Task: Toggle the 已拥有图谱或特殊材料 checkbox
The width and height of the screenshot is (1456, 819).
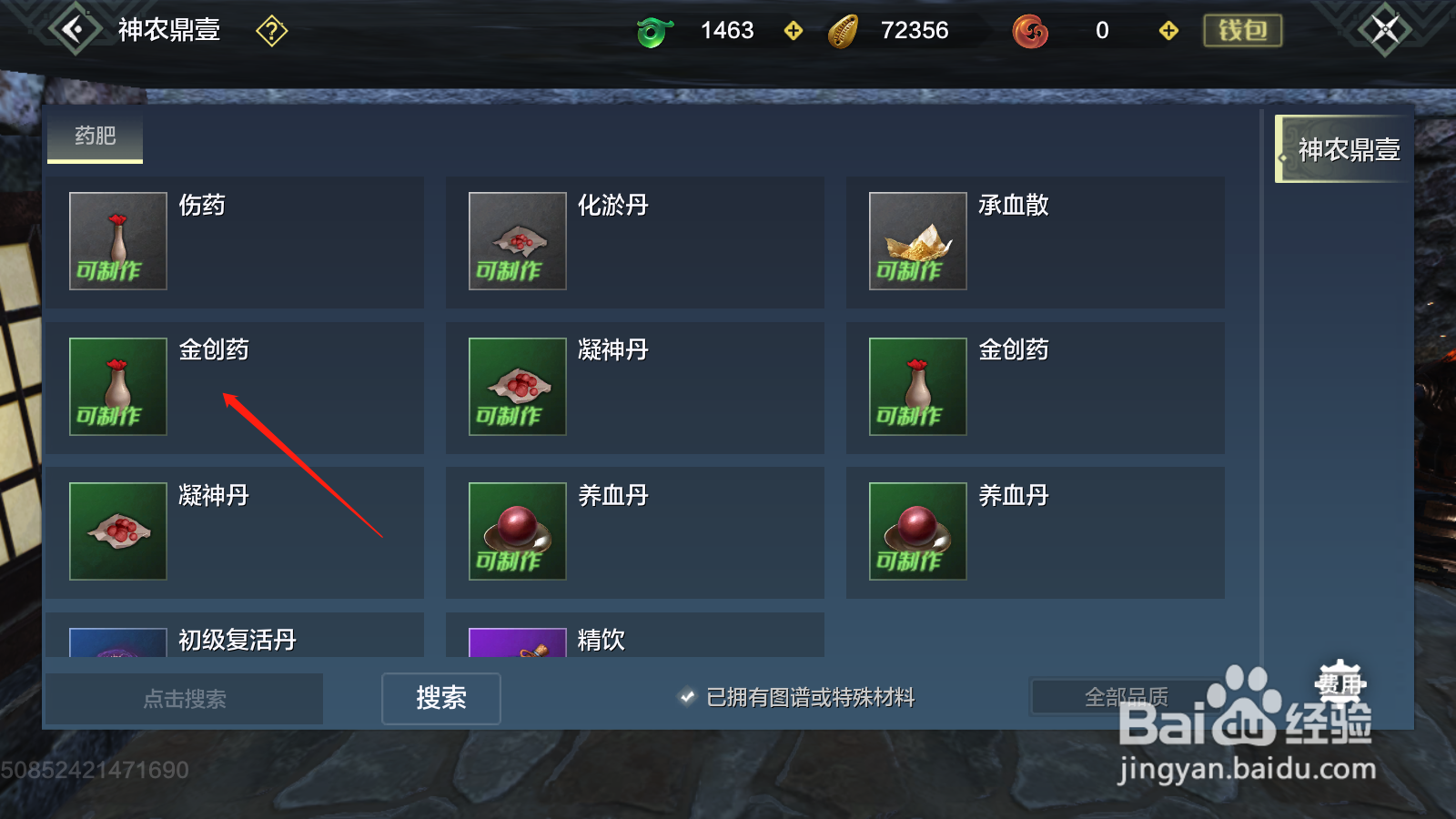Action: point(685,698)
